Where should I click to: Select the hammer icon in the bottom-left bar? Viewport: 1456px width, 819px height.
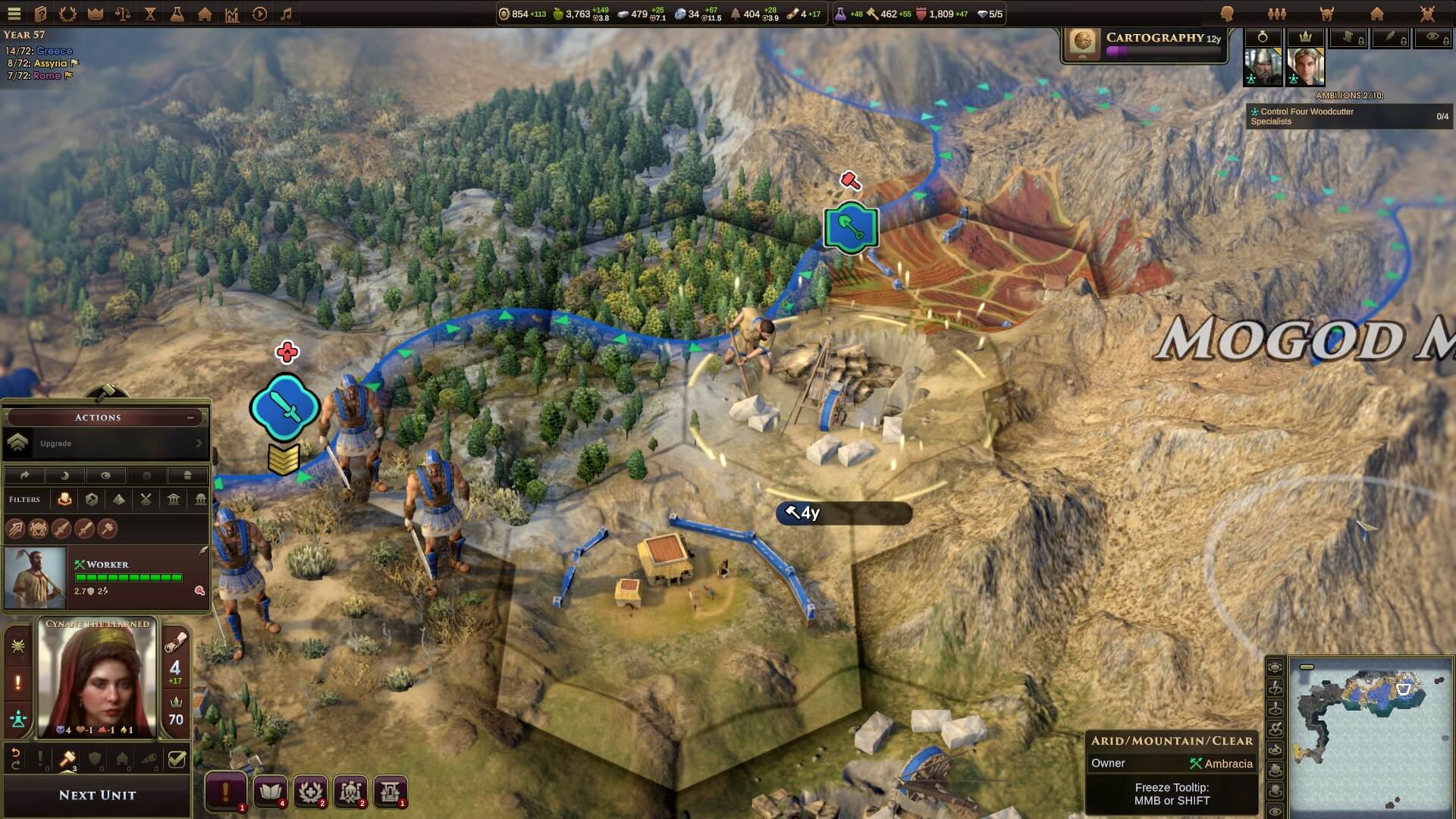[x=67, y=758]
